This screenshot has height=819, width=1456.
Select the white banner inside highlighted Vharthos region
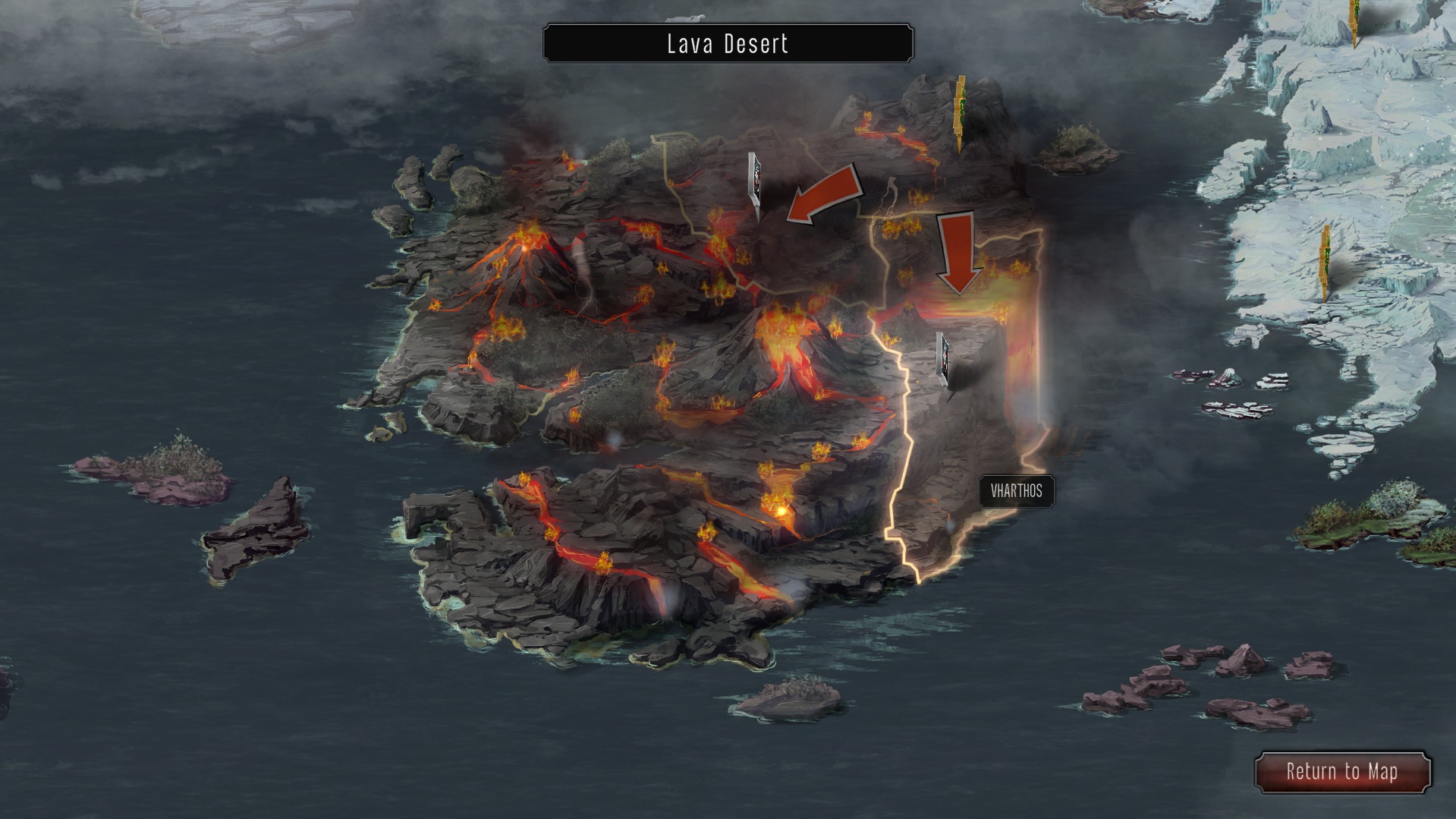pos(944,359)
